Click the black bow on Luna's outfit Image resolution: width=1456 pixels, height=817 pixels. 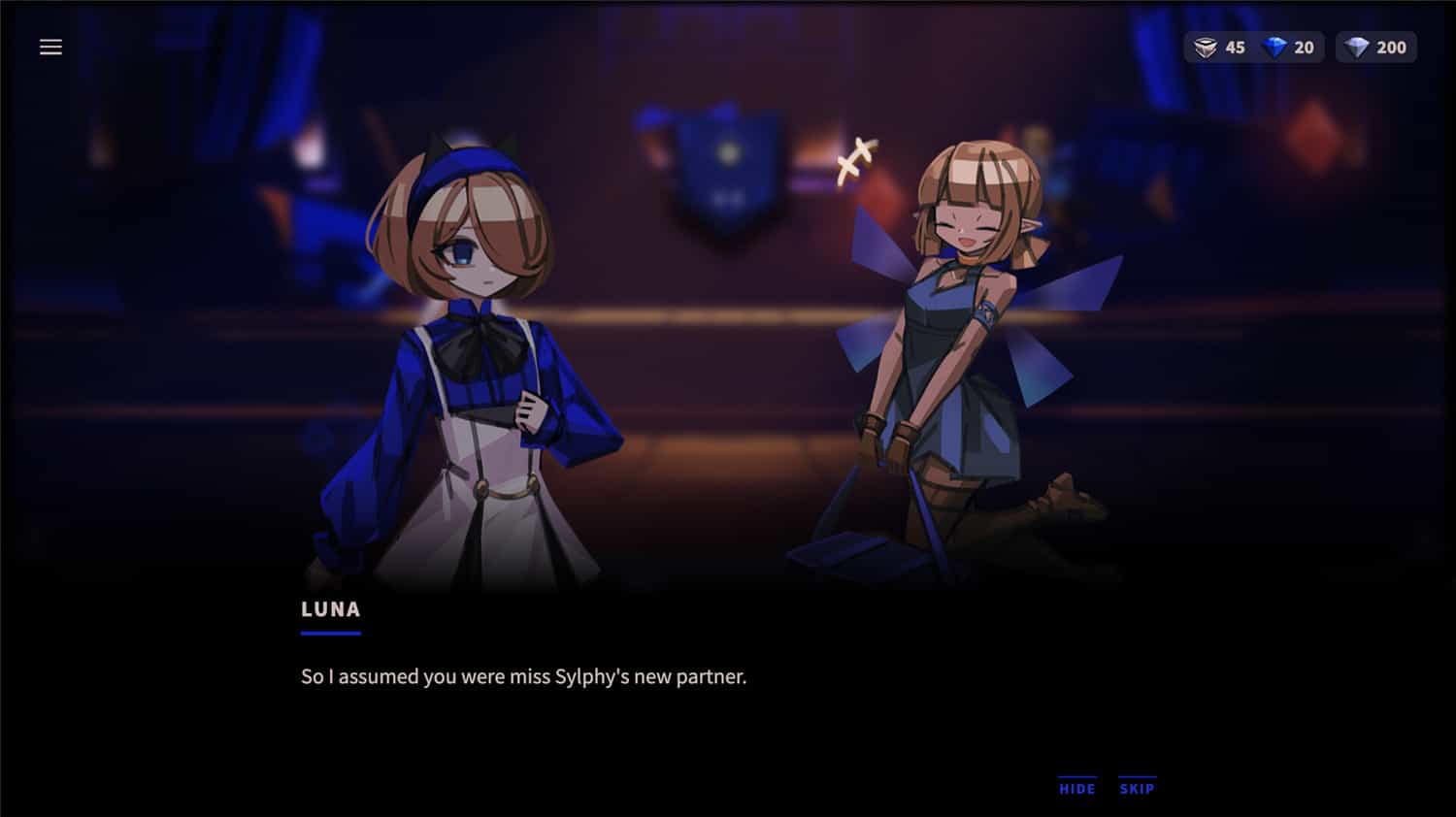pyautogui.click(x=480, y=344)
